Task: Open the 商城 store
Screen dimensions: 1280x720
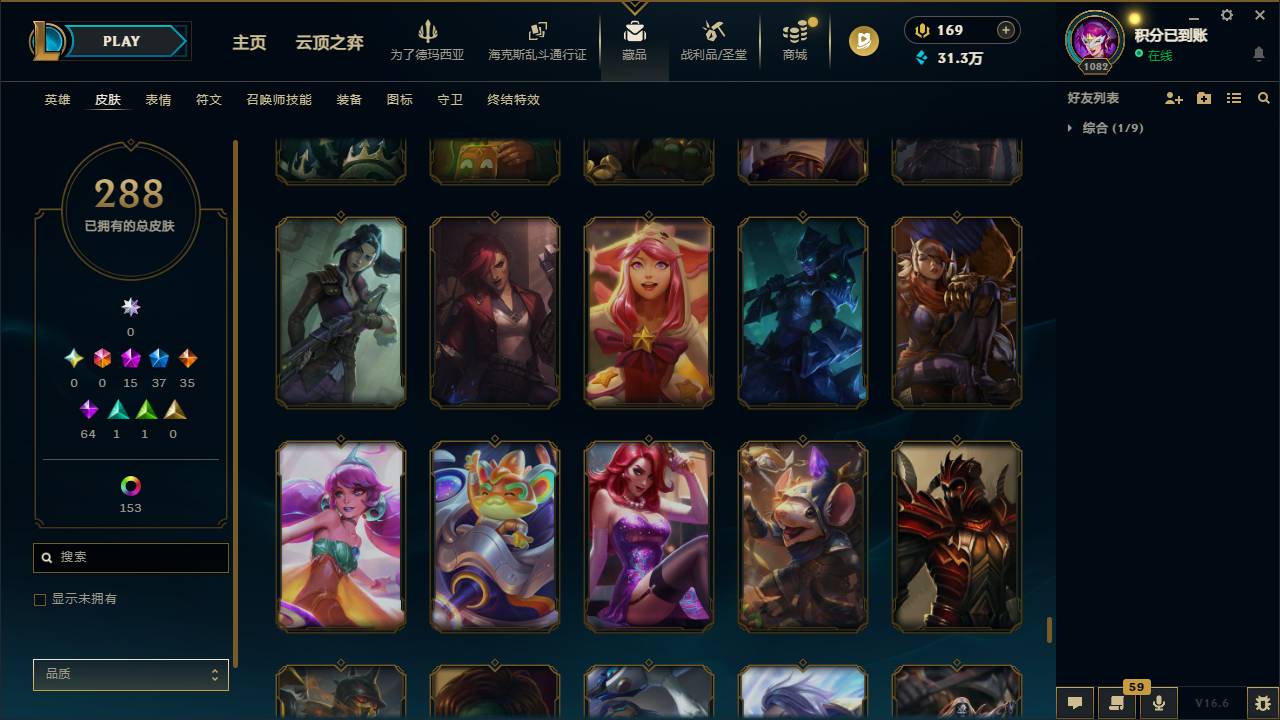Action: (795, 44)
